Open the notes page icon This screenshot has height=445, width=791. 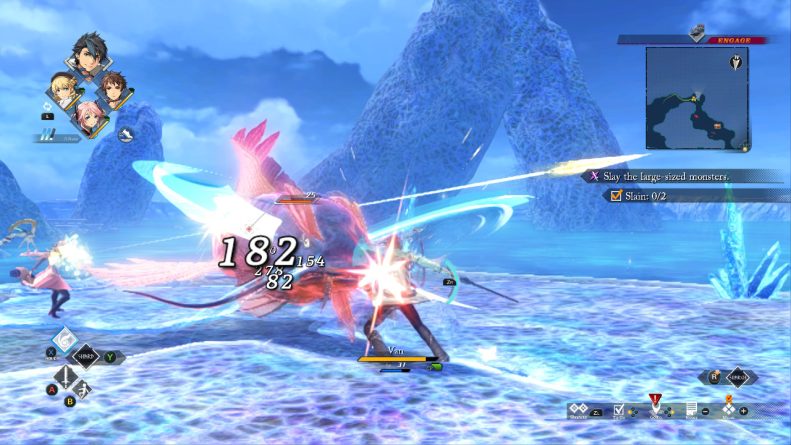point(690,410)
